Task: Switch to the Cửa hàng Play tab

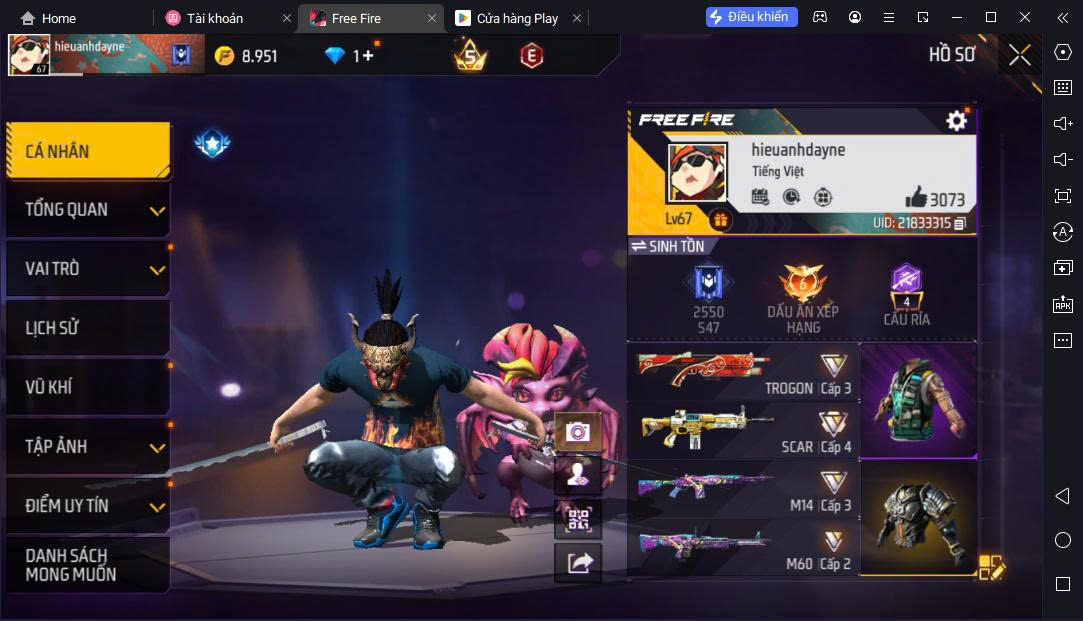Action: tap(517, 18)
